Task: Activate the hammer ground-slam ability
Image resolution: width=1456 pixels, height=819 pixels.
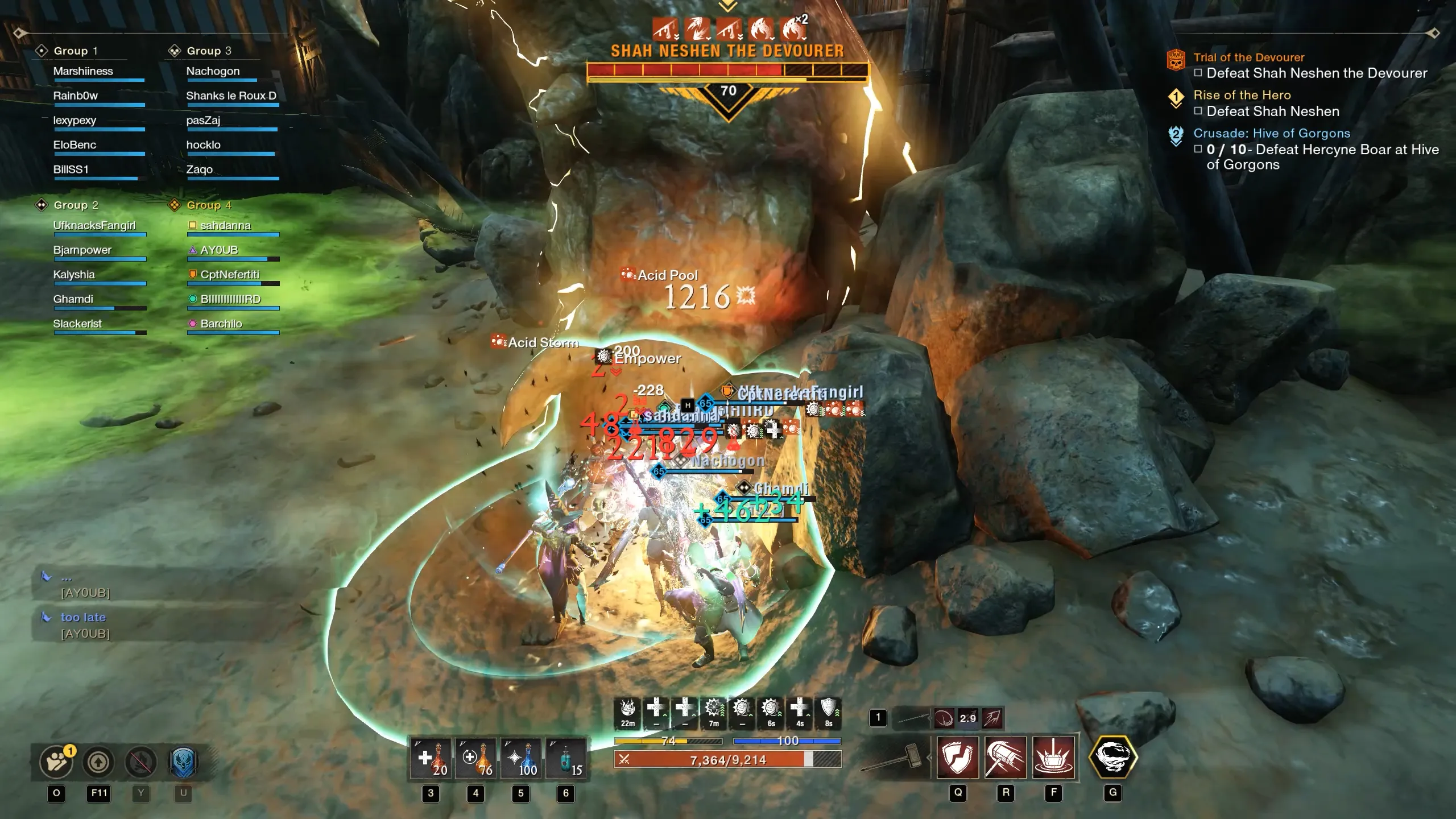Action: click(x=1053, y=758)
